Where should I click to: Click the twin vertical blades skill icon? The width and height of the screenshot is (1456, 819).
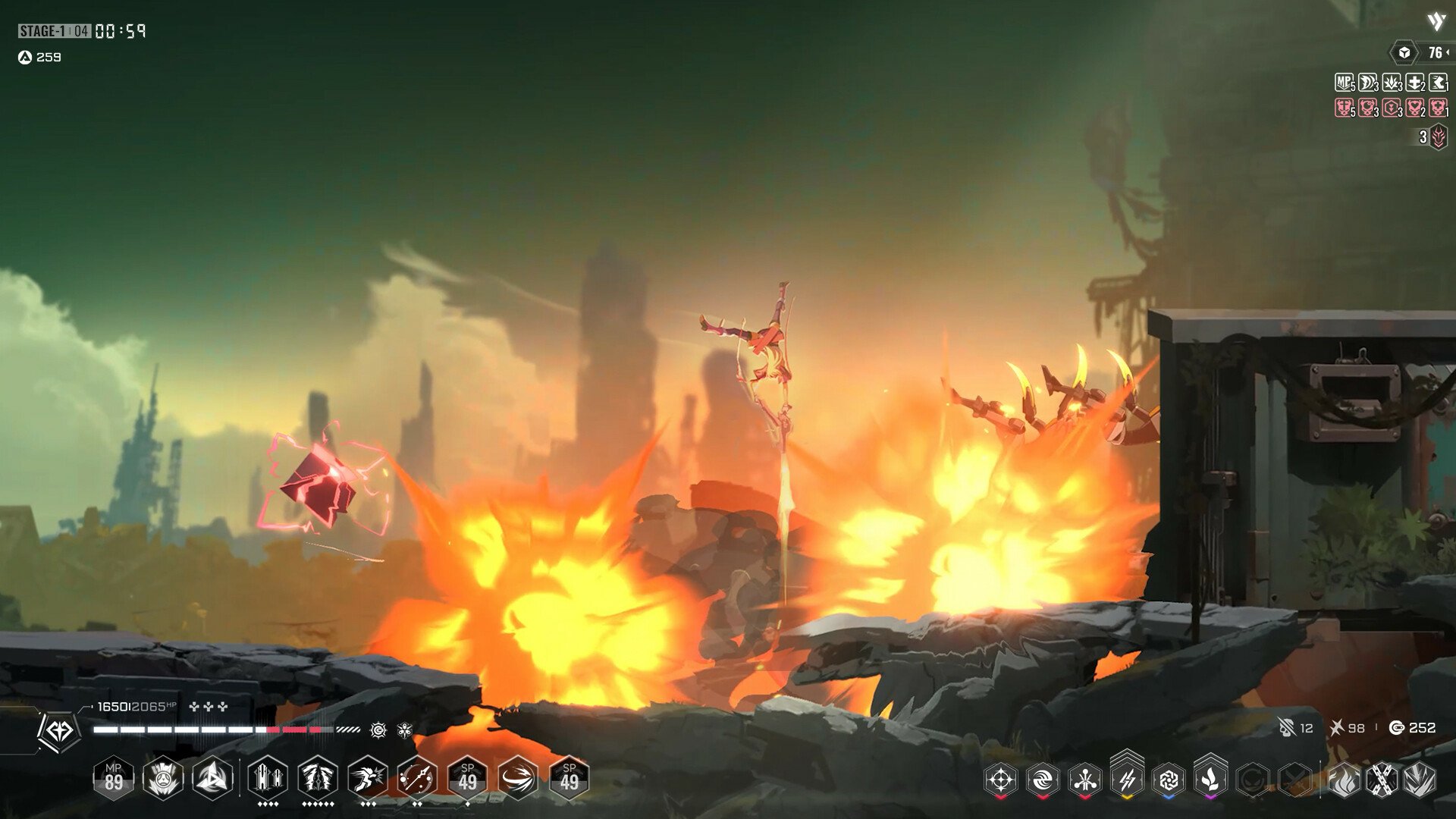[265, 778]
